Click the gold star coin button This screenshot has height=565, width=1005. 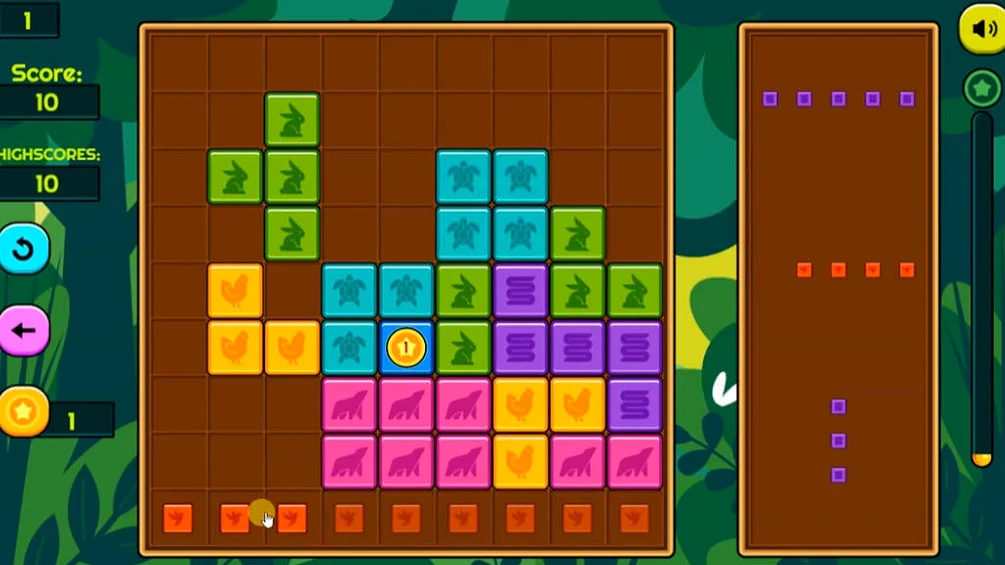coord(22,411)
